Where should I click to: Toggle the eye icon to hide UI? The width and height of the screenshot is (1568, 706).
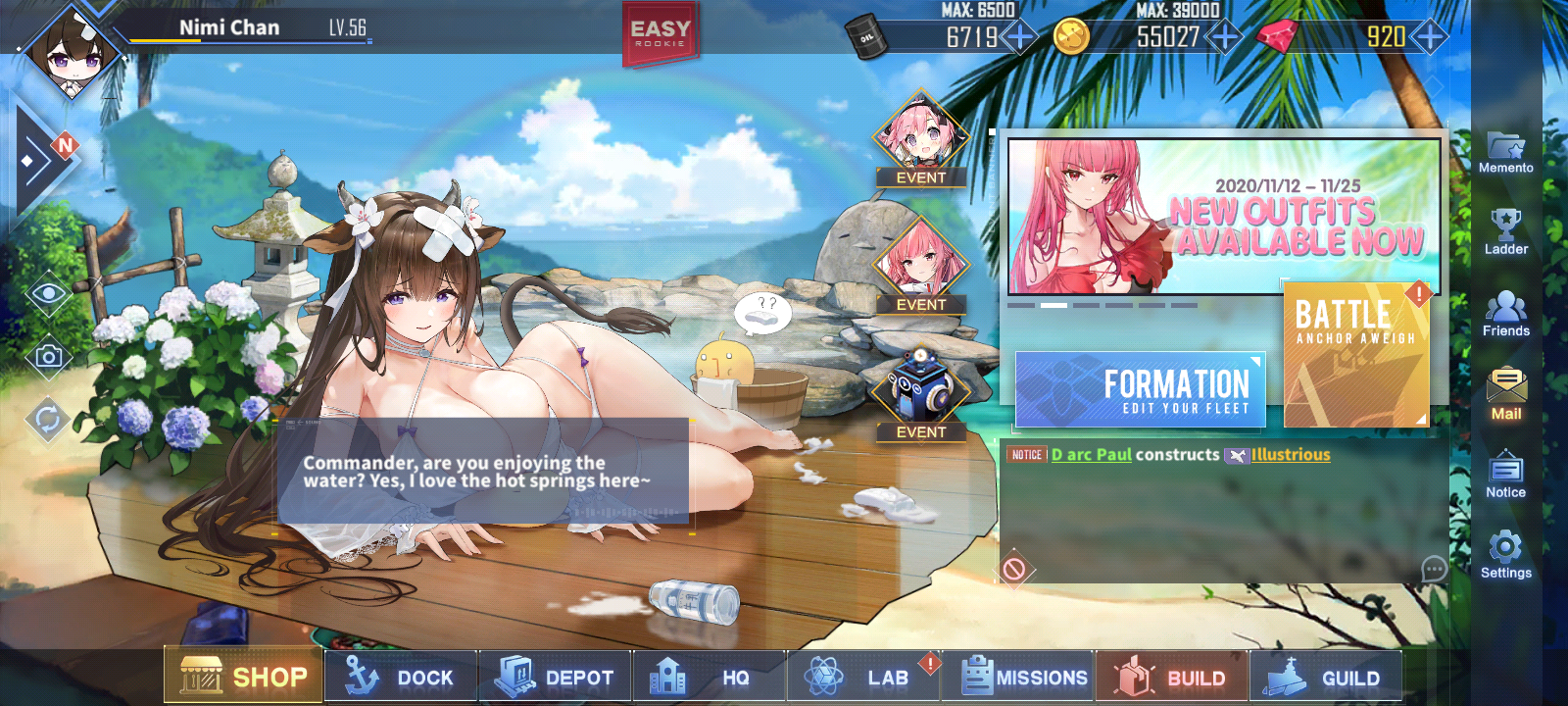tap(48, 294)
